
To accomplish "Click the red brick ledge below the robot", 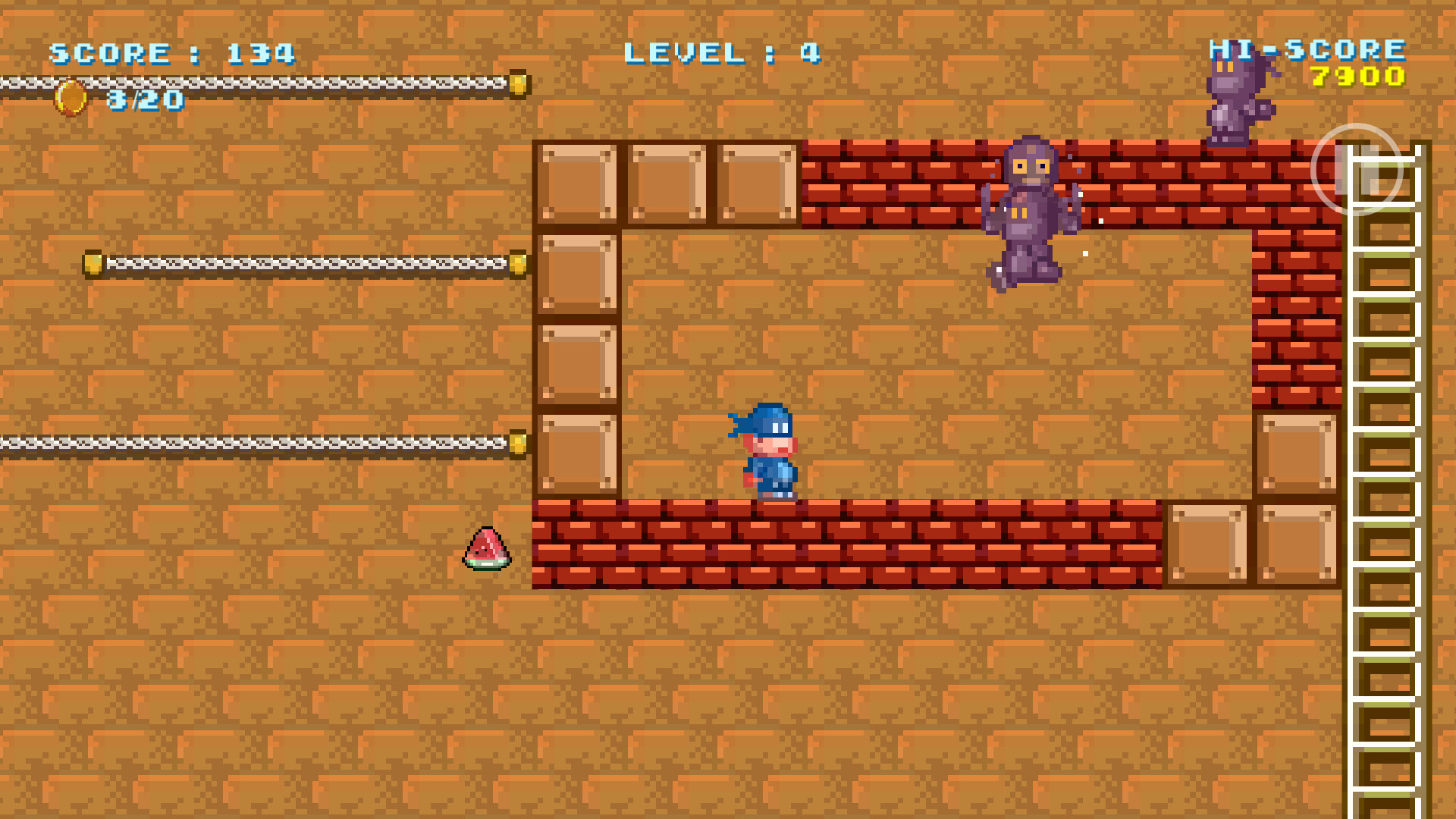I will pyautogui.click(x=910, y=182).
